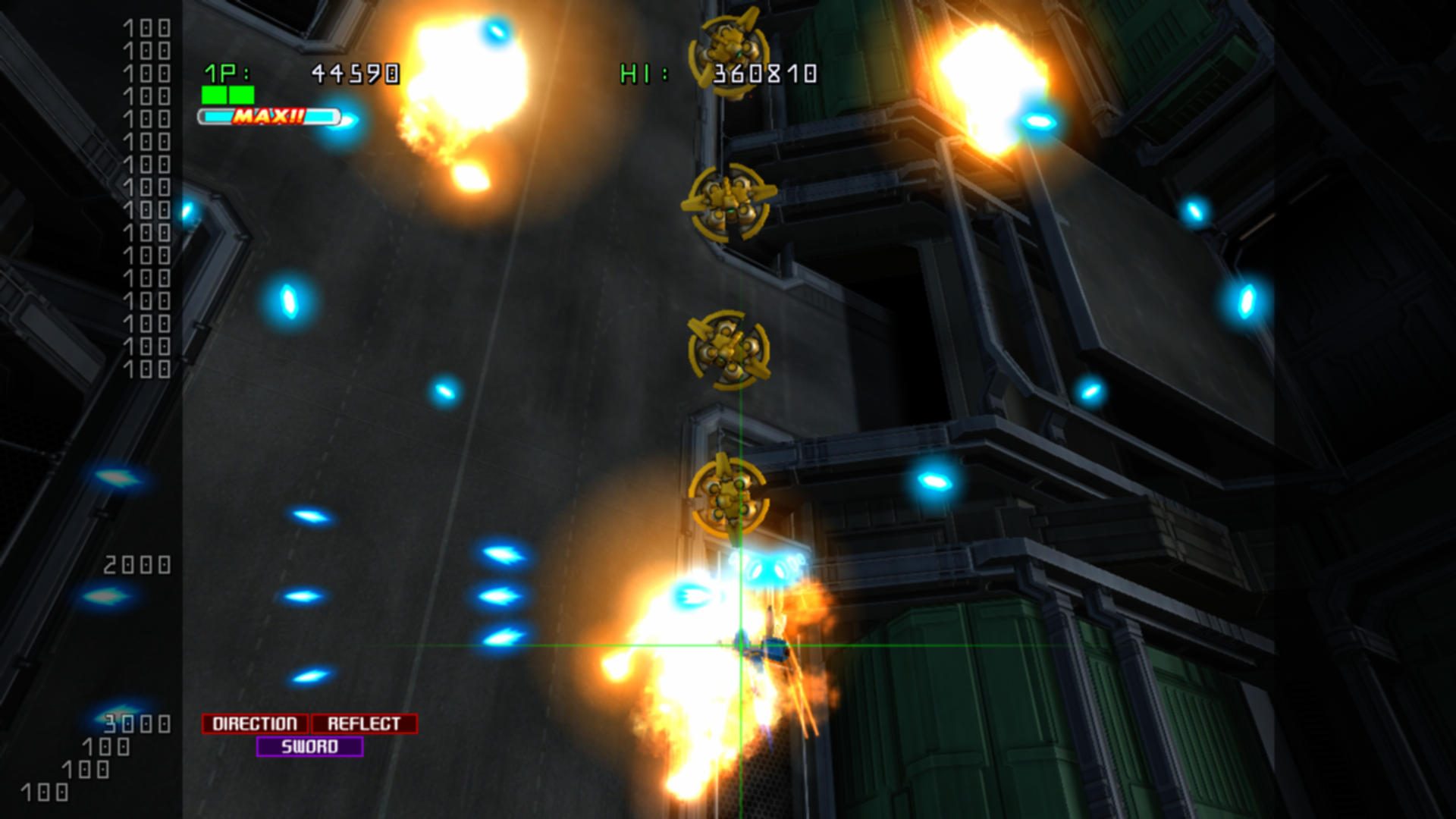Click the 44590 score value
Viewport: 1456px width, 819px height.
[353, 74]
